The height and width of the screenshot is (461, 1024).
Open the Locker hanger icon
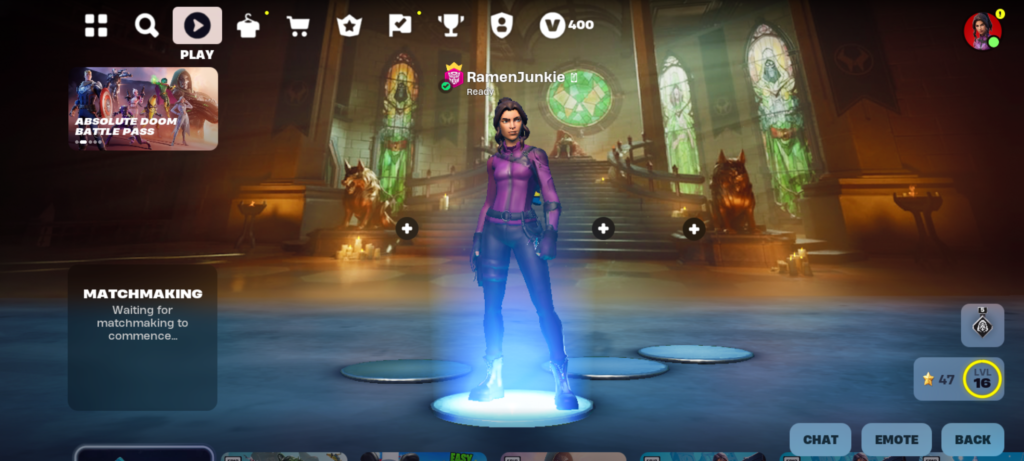[248, 26]
